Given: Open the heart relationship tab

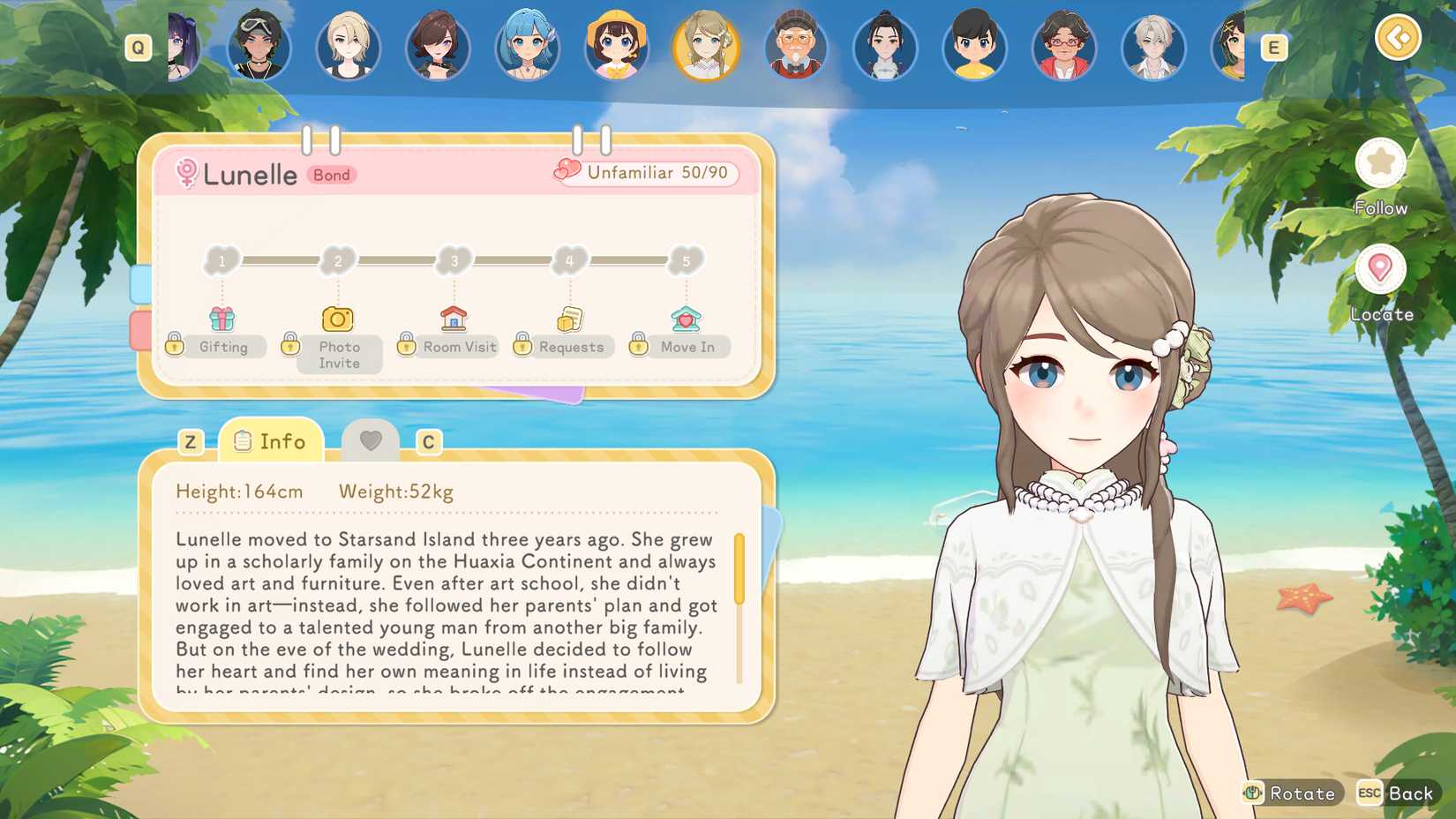Looking at the screenshot, I should coord(372,440).
